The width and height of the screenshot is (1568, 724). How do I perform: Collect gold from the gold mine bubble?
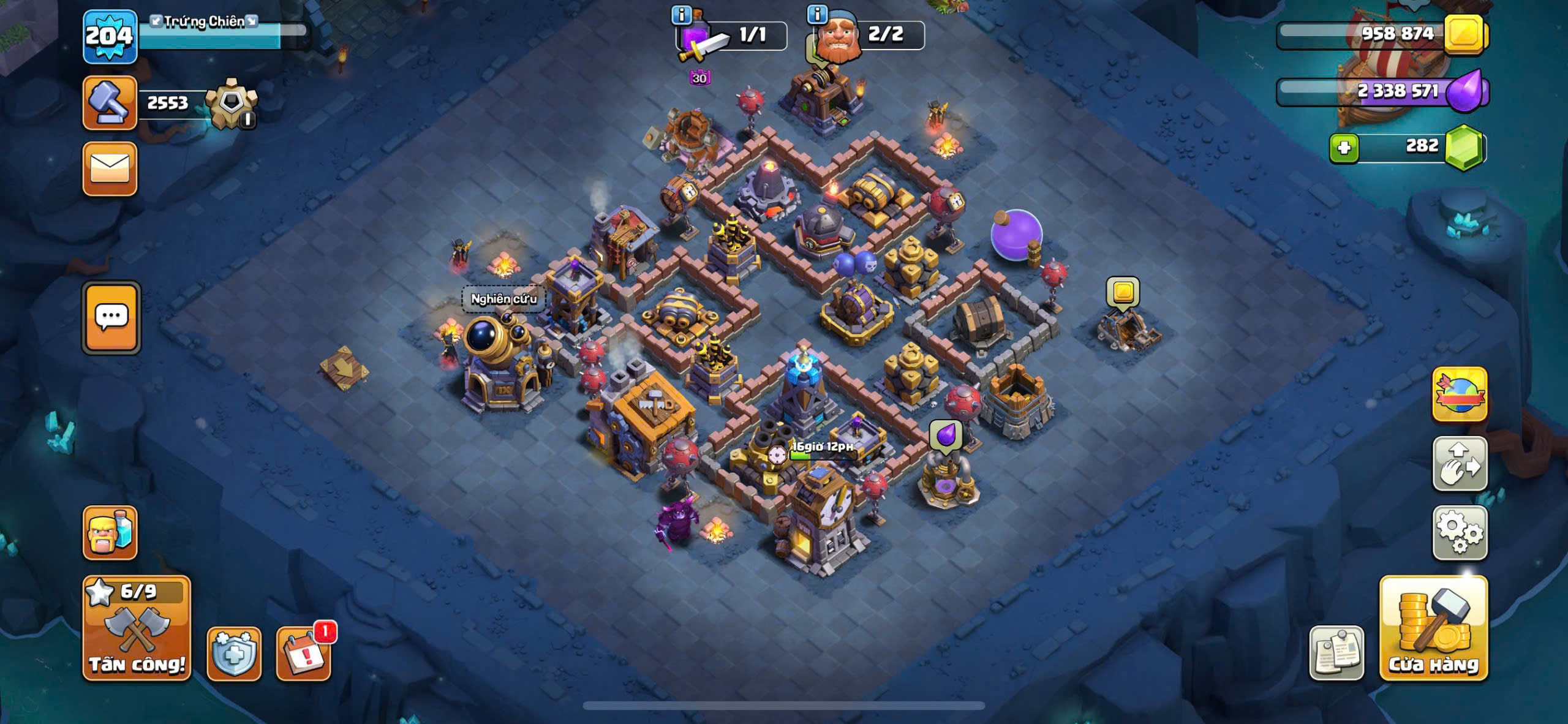(1123, 292)
